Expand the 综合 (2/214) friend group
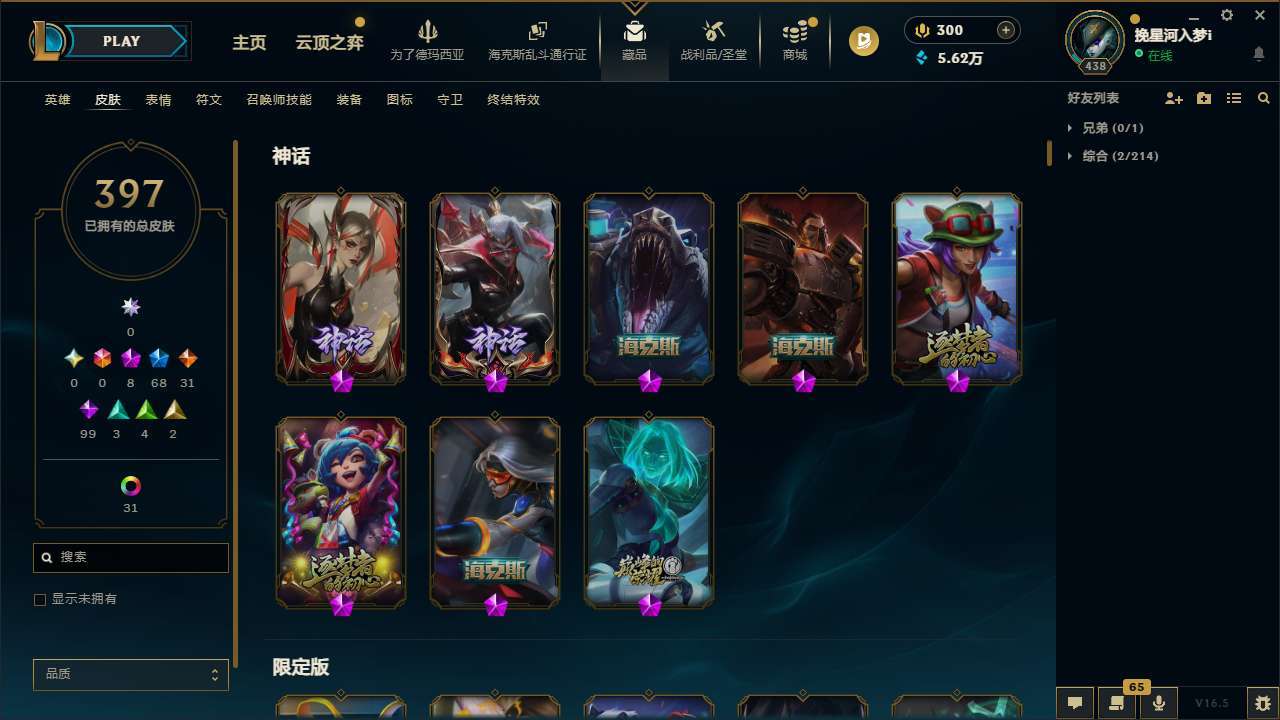Viewport: 1280px width, 720px height. [1118, 156]
